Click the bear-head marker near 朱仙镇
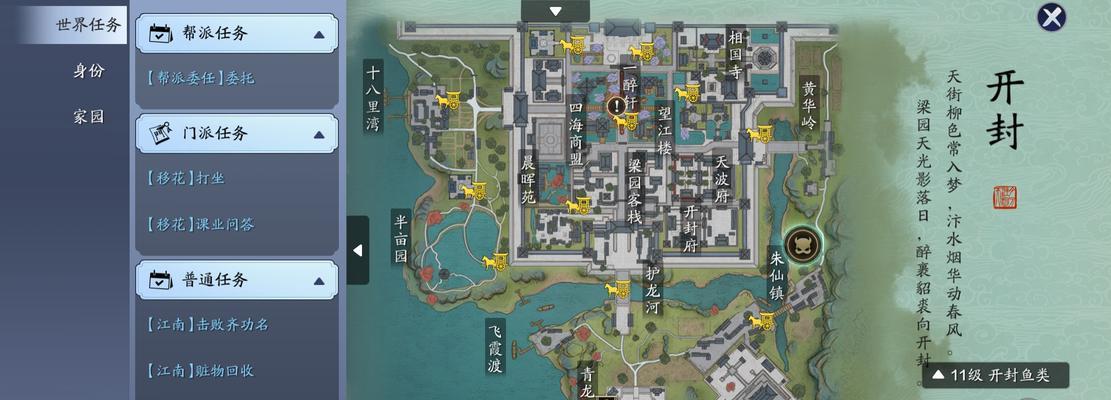This screenshot has width=1111, height=400. click(x=802, y=243)
